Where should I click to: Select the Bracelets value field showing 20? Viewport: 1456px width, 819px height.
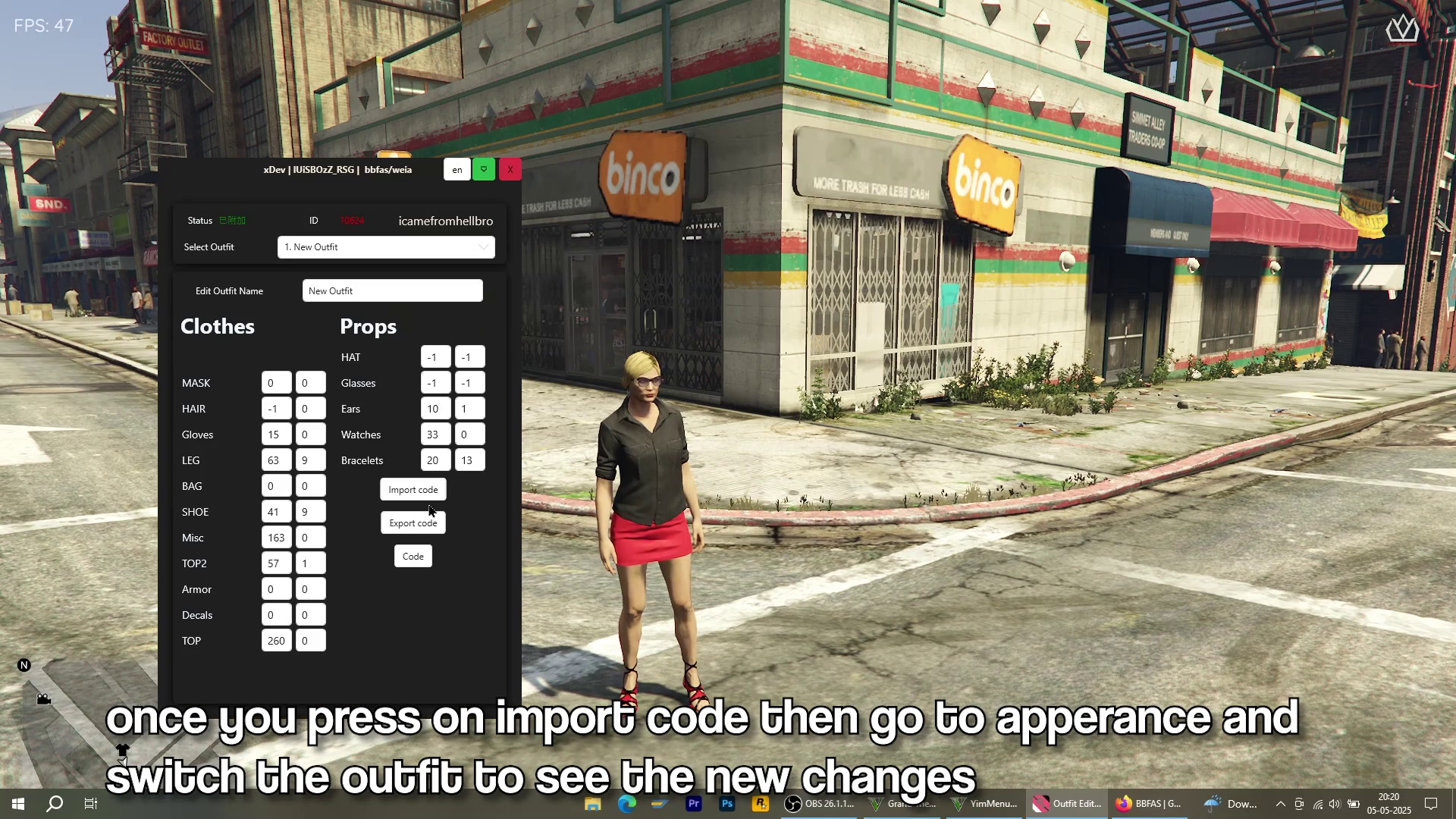coord(435,460)
